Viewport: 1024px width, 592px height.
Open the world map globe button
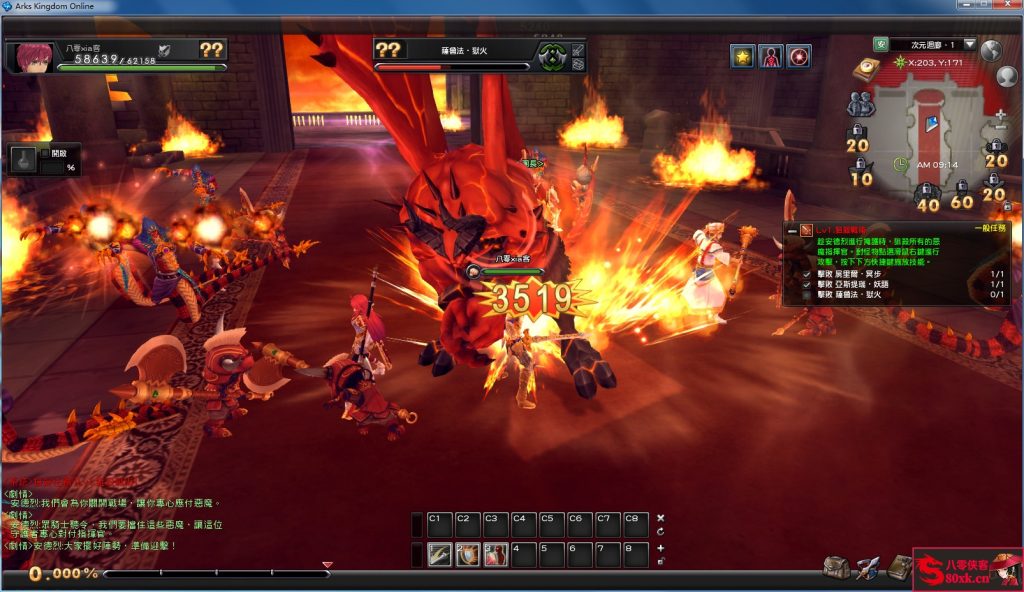tap(991, 50)
